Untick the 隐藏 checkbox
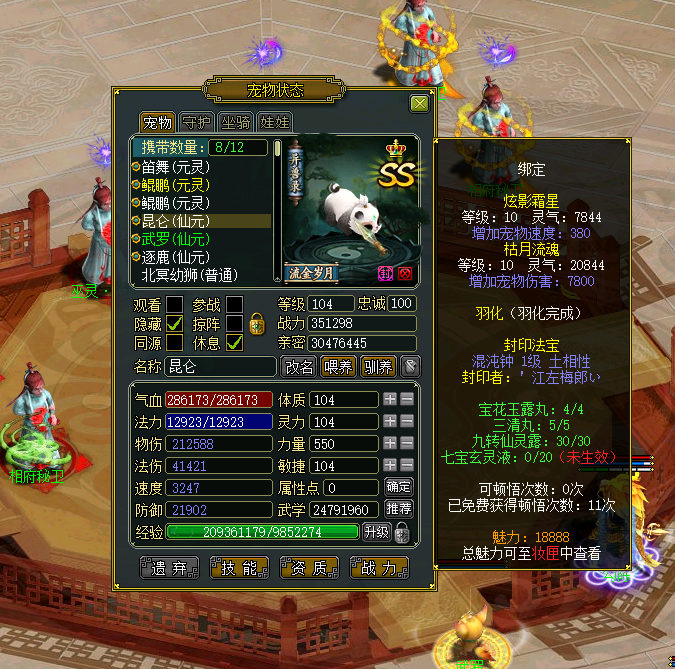 click(x=174, y=323)
